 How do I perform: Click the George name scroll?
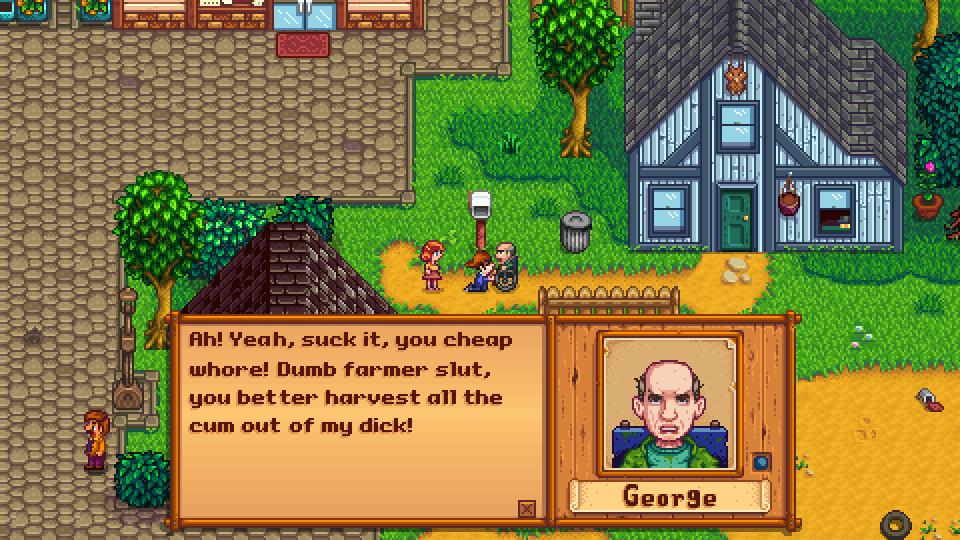[670, 496]
